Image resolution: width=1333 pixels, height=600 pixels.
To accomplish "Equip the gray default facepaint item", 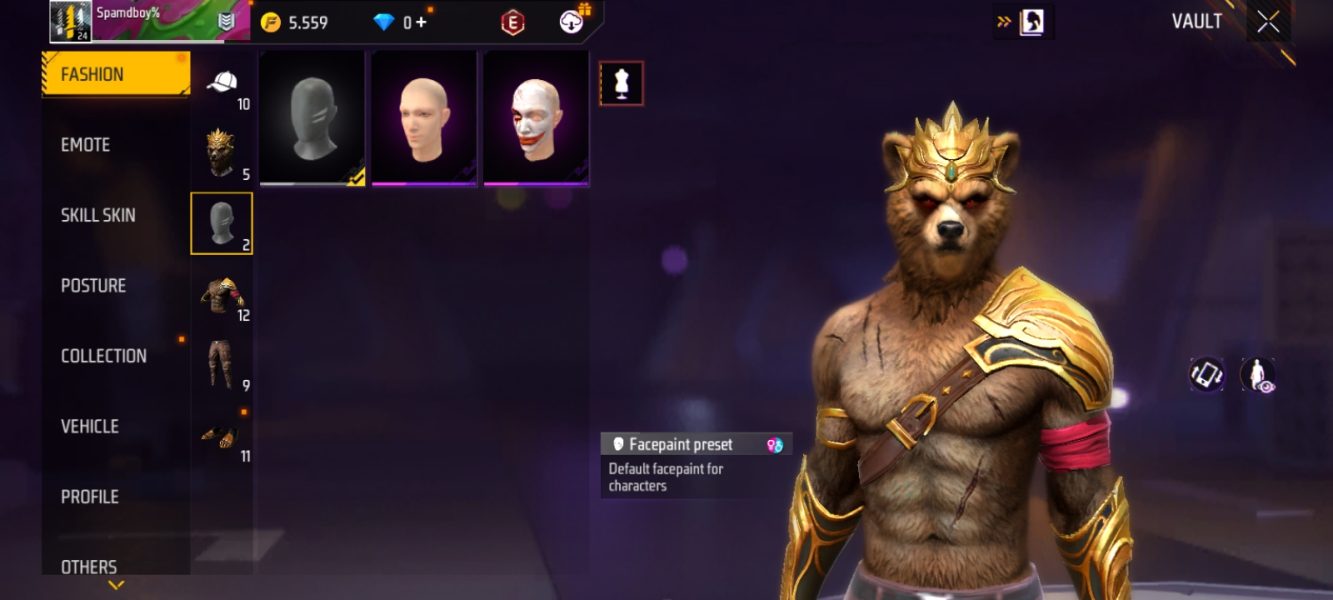I will pos(312,118).
